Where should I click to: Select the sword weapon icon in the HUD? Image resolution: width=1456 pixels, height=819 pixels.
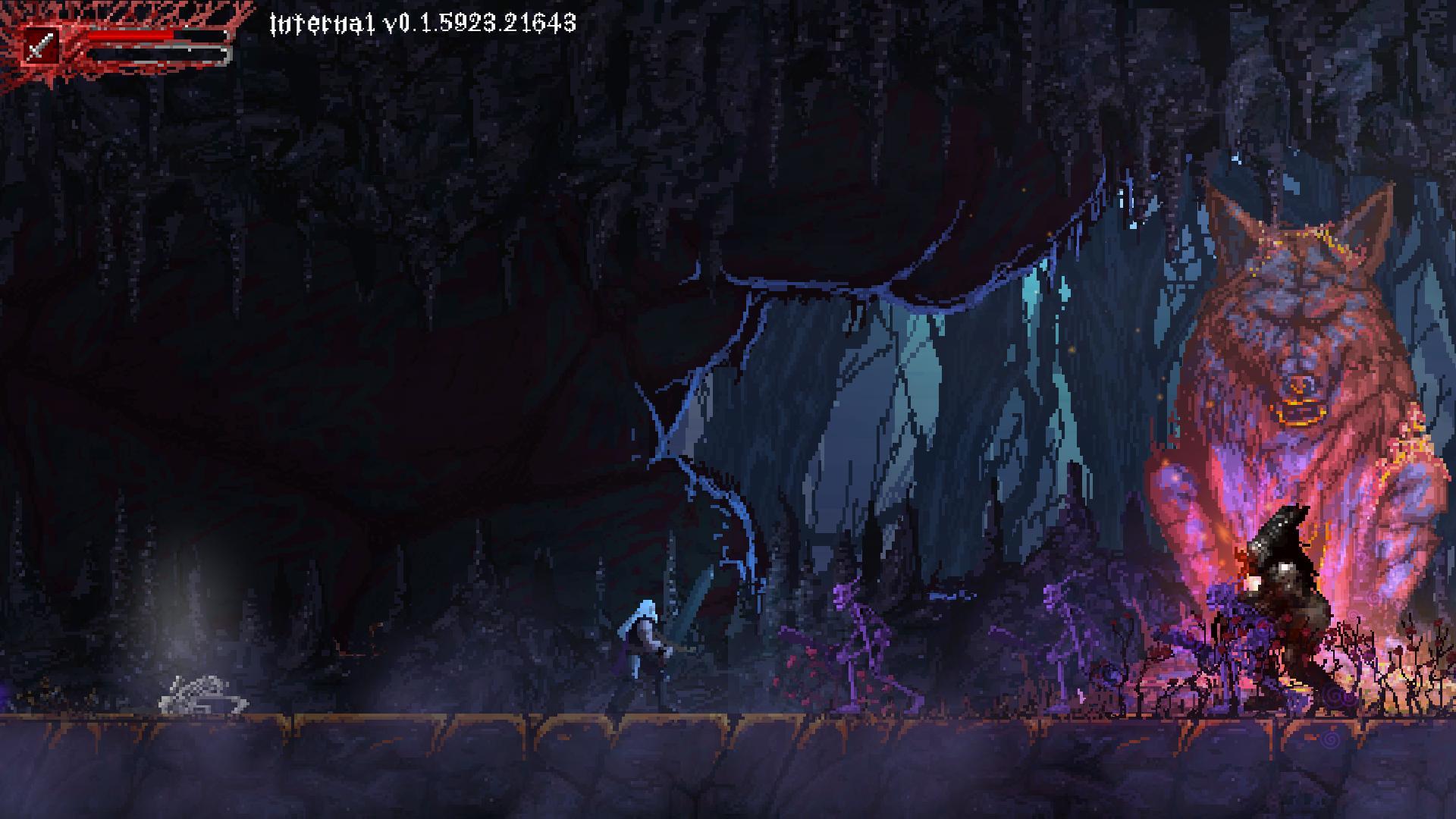pyautogui.click(x=39, y=45)
